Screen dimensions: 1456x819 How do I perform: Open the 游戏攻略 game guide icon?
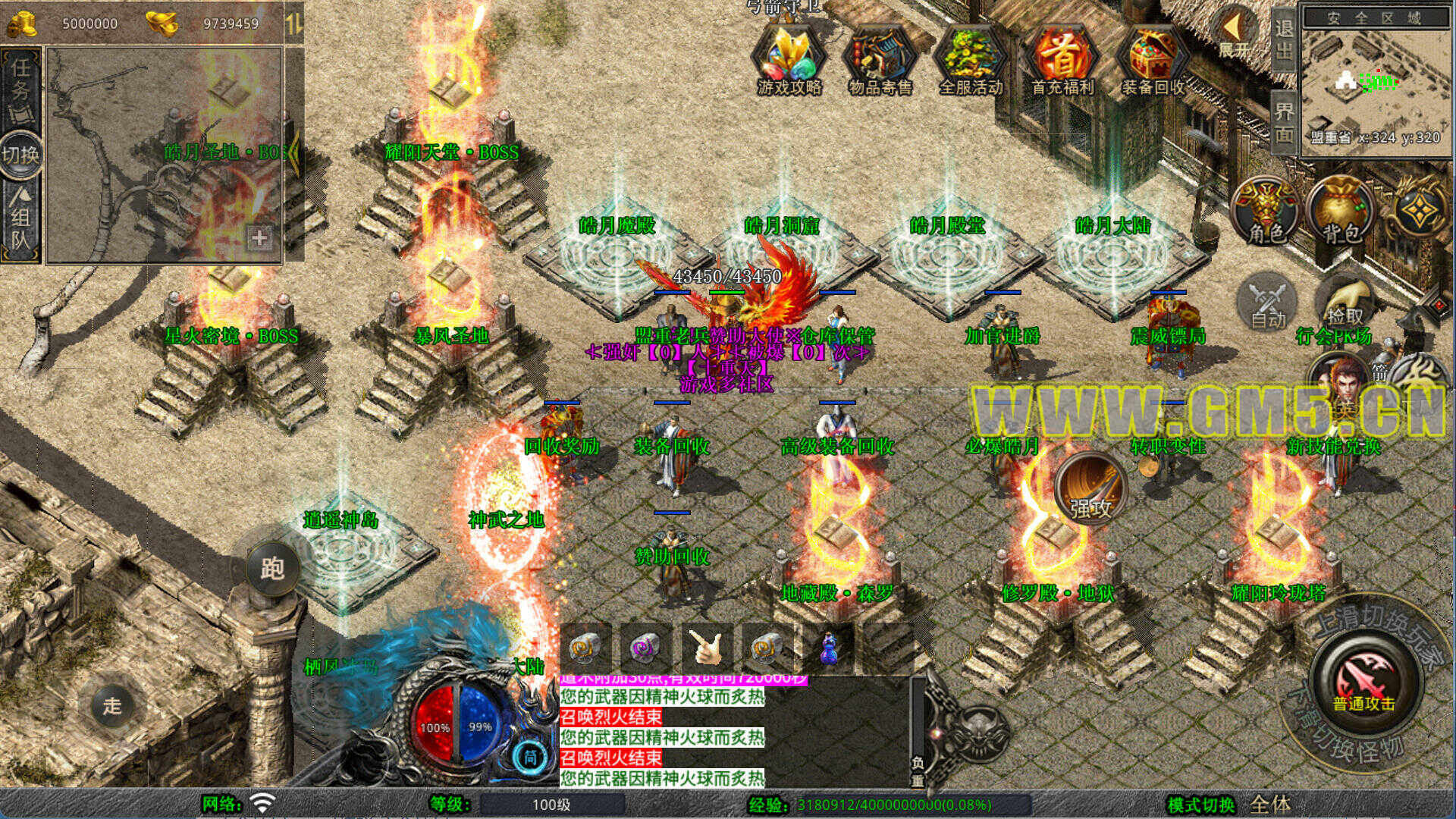tap(789, 59)
